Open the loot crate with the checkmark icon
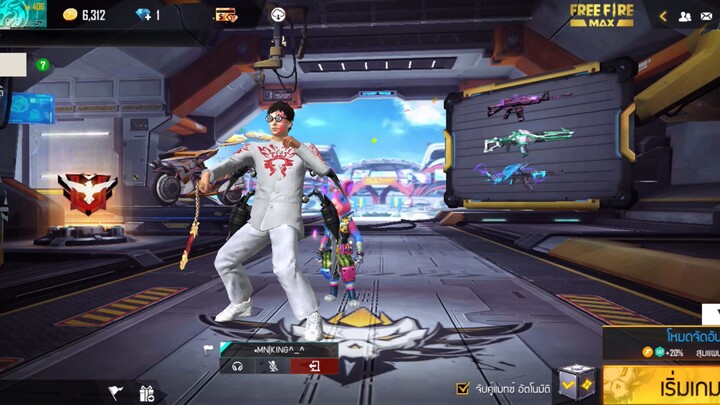 [576, 384]
